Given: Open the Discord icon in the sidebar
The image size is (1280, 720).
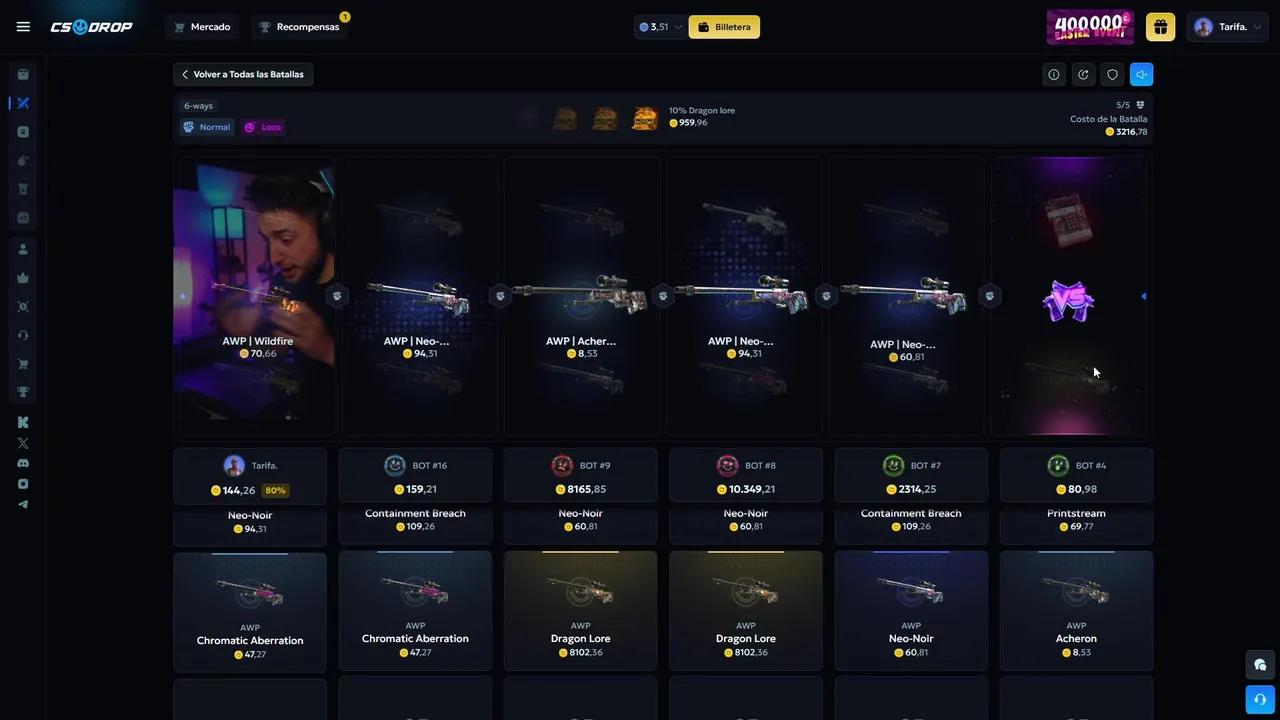Looking at the screenshot, I should (x=23, y=462).
